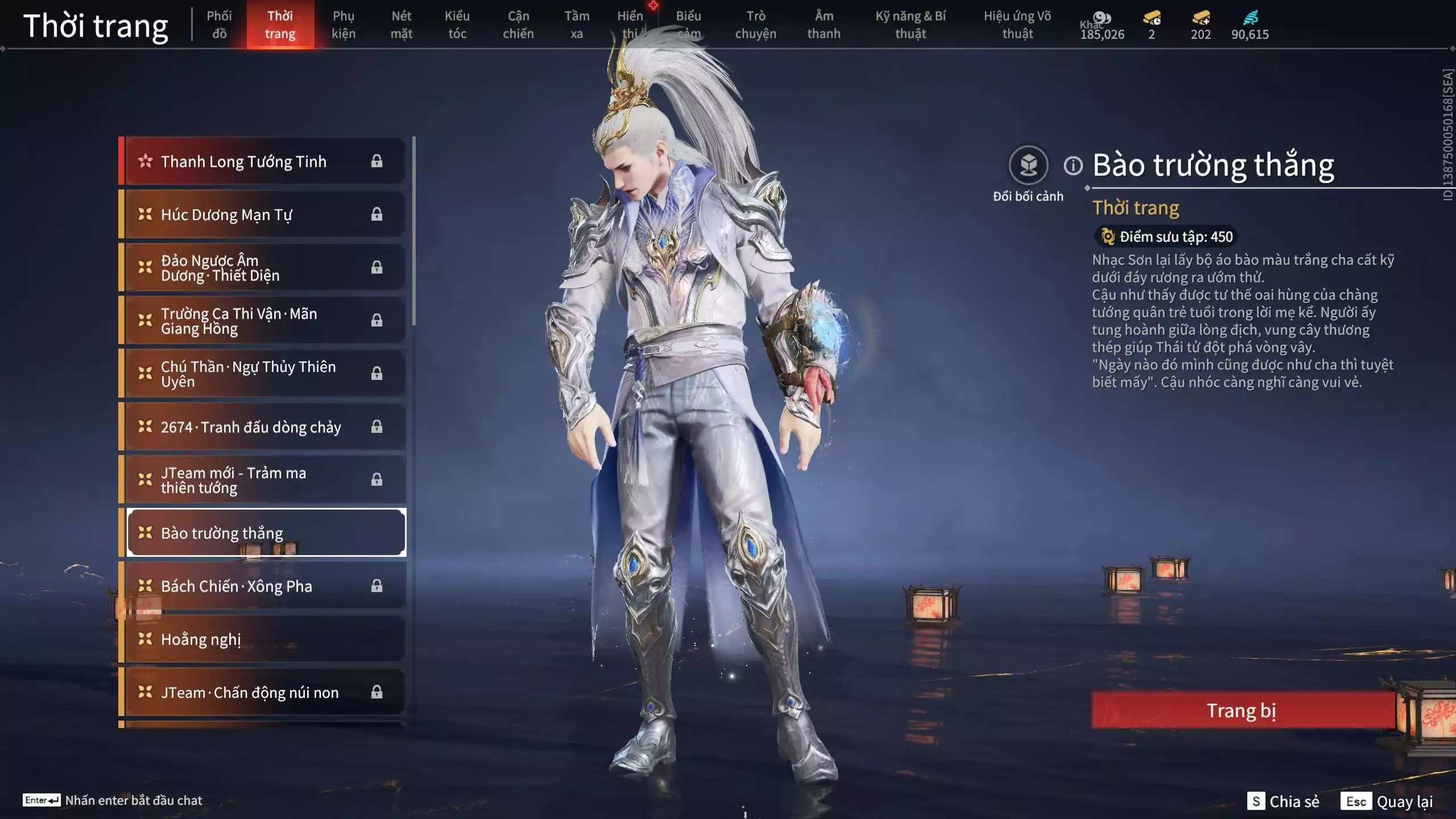
Task: Select Hiệu ứng Võ thuật tab
Action: (1017, 24)
